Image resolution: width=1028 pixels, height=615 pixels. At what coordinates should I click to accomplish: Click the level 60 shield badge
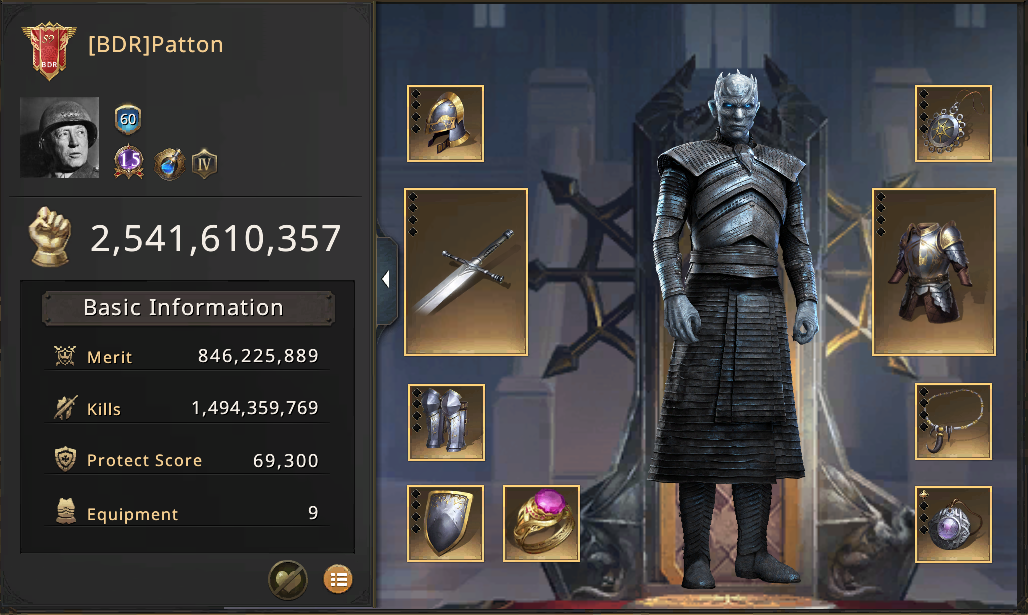(x=128, y=120)
